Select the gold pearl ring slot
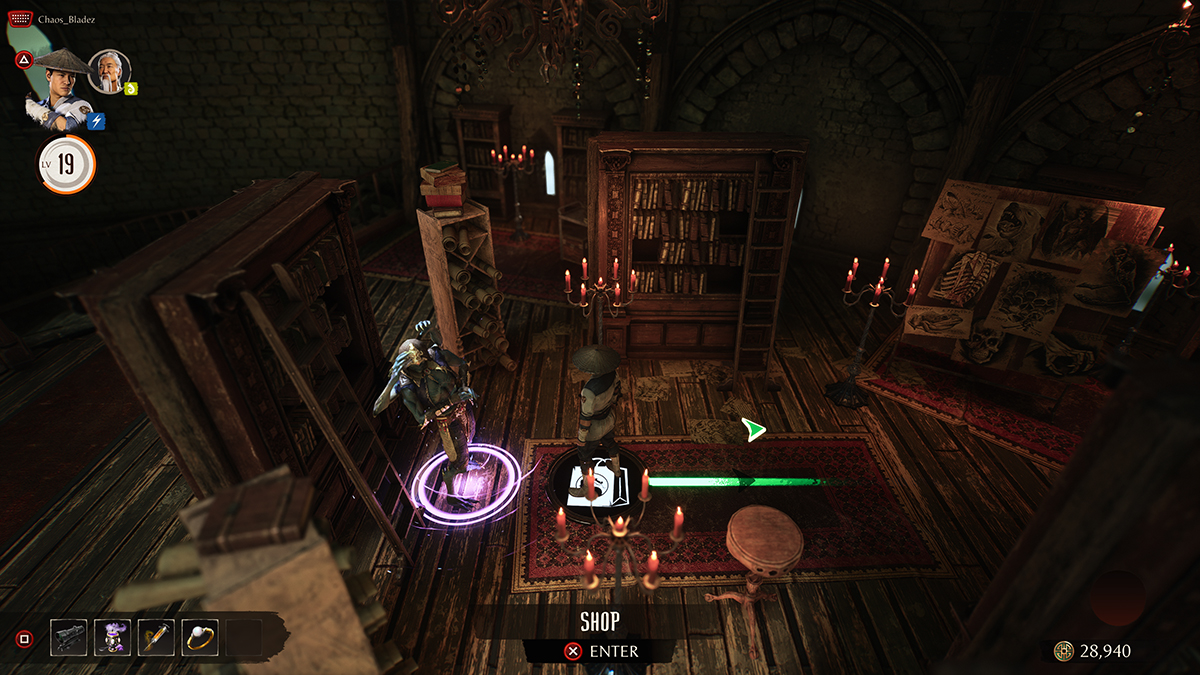The image size is (1200, 675). [200, 637]
